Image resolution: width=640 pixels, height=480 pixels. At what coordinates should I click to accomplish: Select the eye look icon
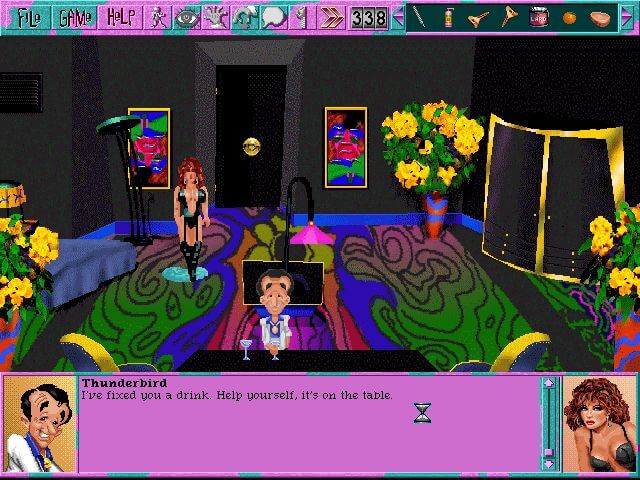[x=187, y=17]
